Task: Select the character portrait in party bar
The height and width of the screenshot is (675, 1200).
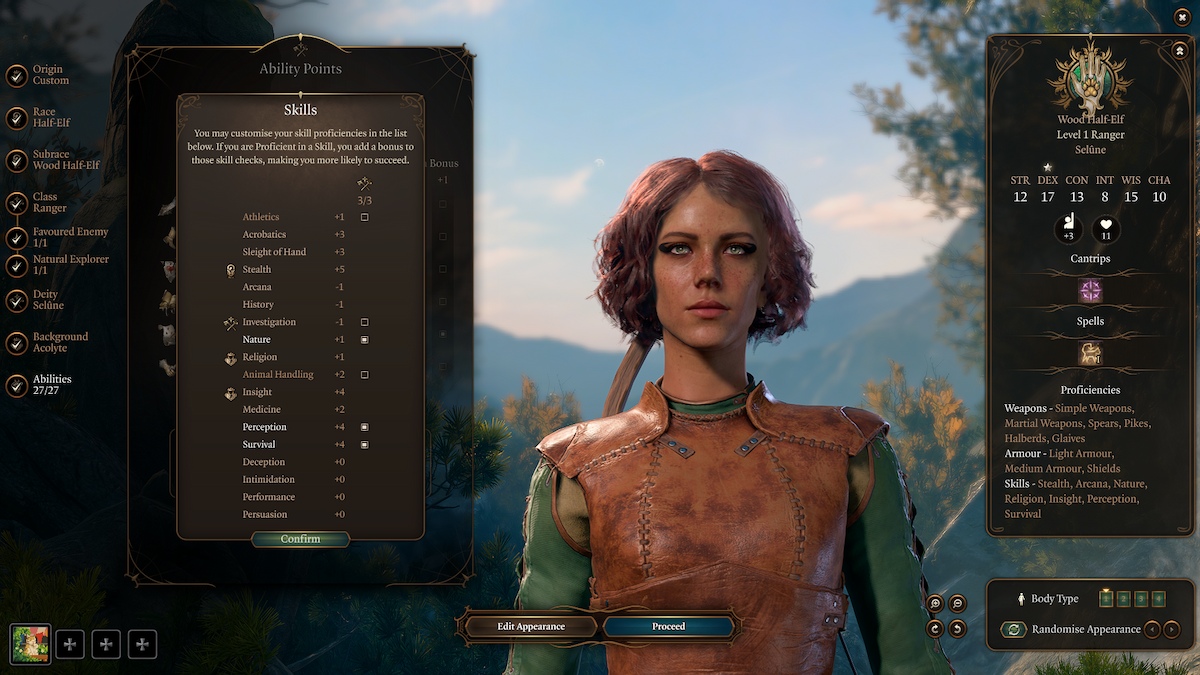Action: [30, 644]
